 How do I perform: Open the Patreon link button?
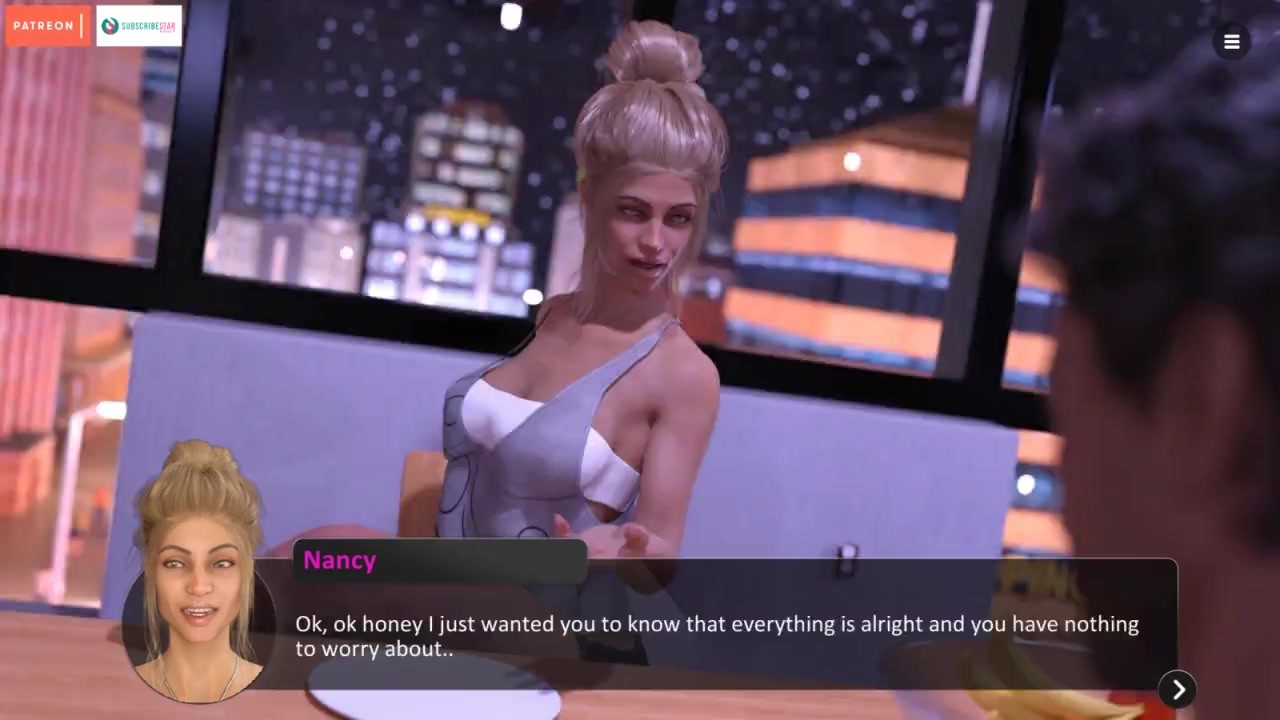tap(47, 26)
